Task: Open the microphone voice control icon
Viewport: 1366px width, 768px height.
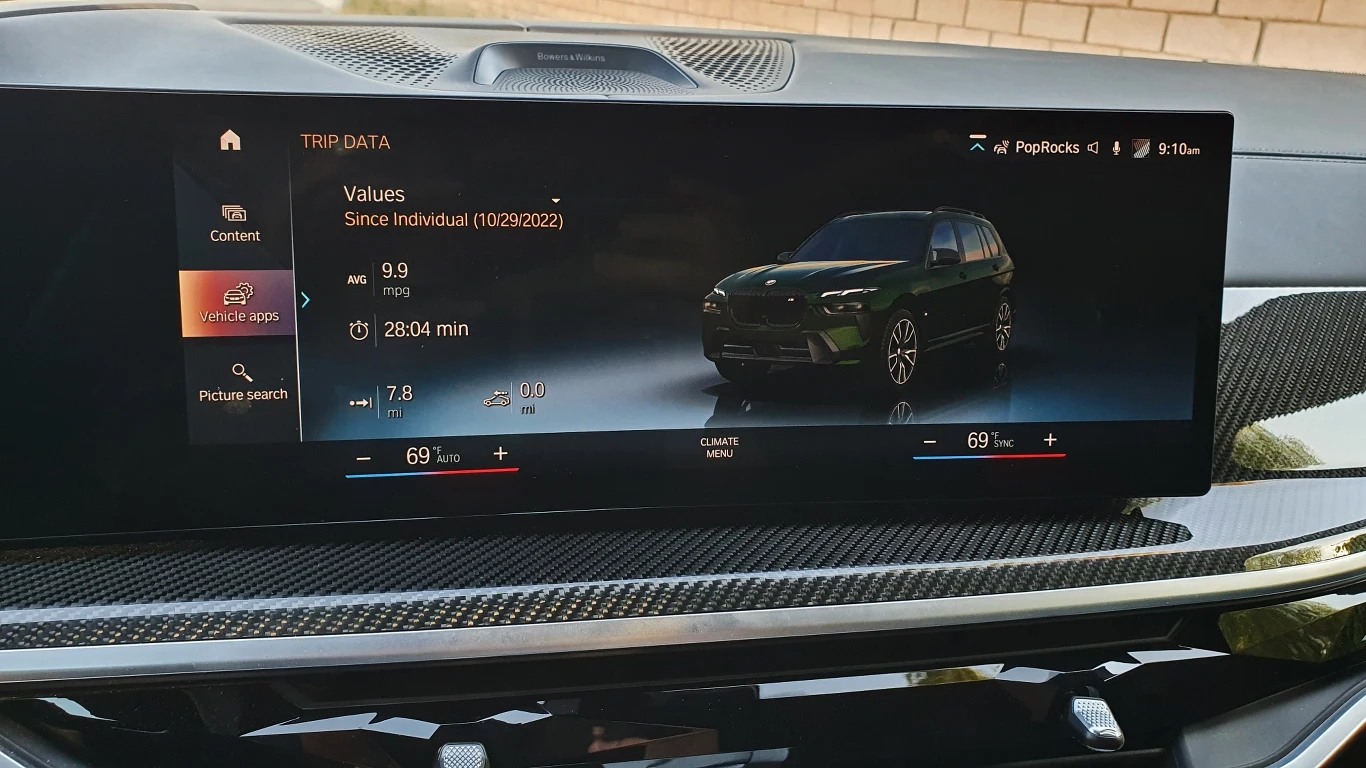Action: (1116, 147)
